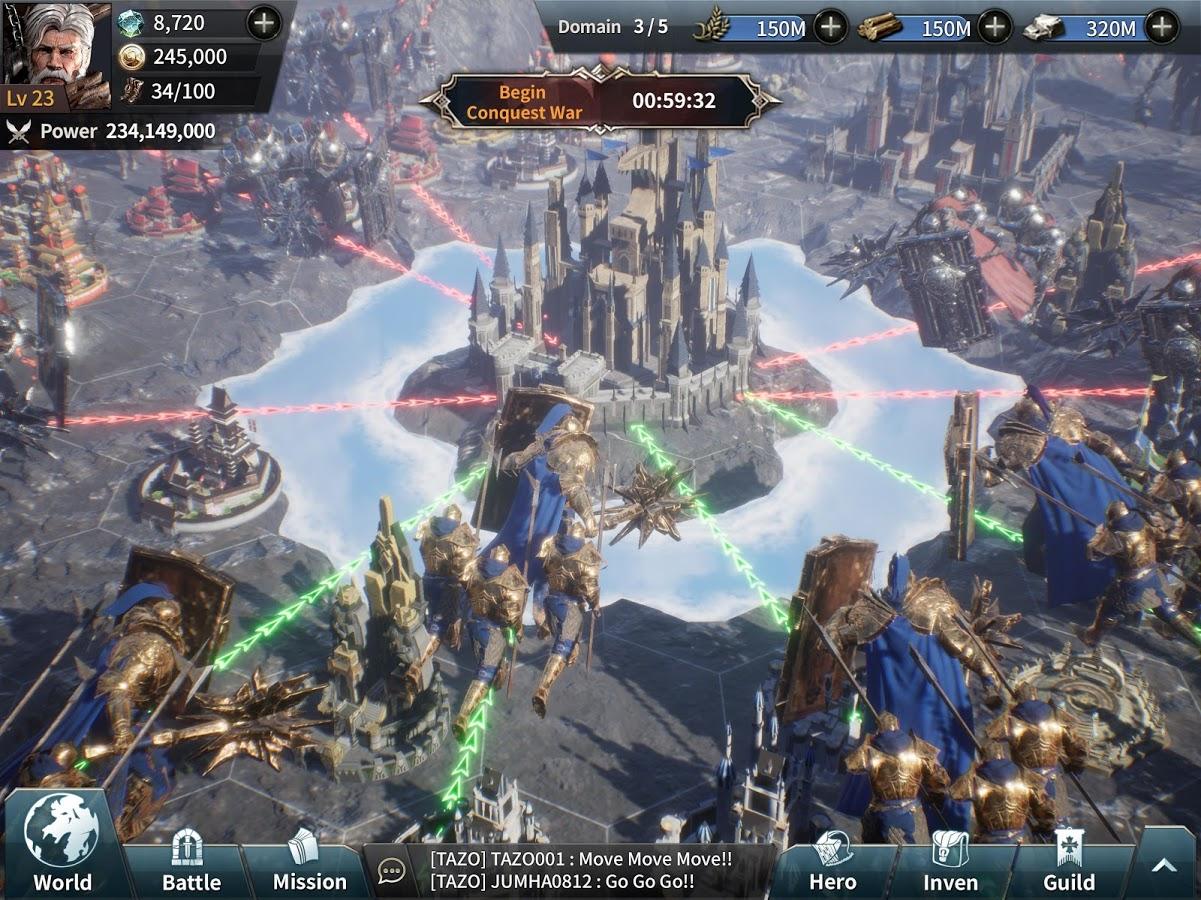The height and width of the screenshot is (900, 1201).
Task: Buy more wheat food resource
Action: point(831,27)
